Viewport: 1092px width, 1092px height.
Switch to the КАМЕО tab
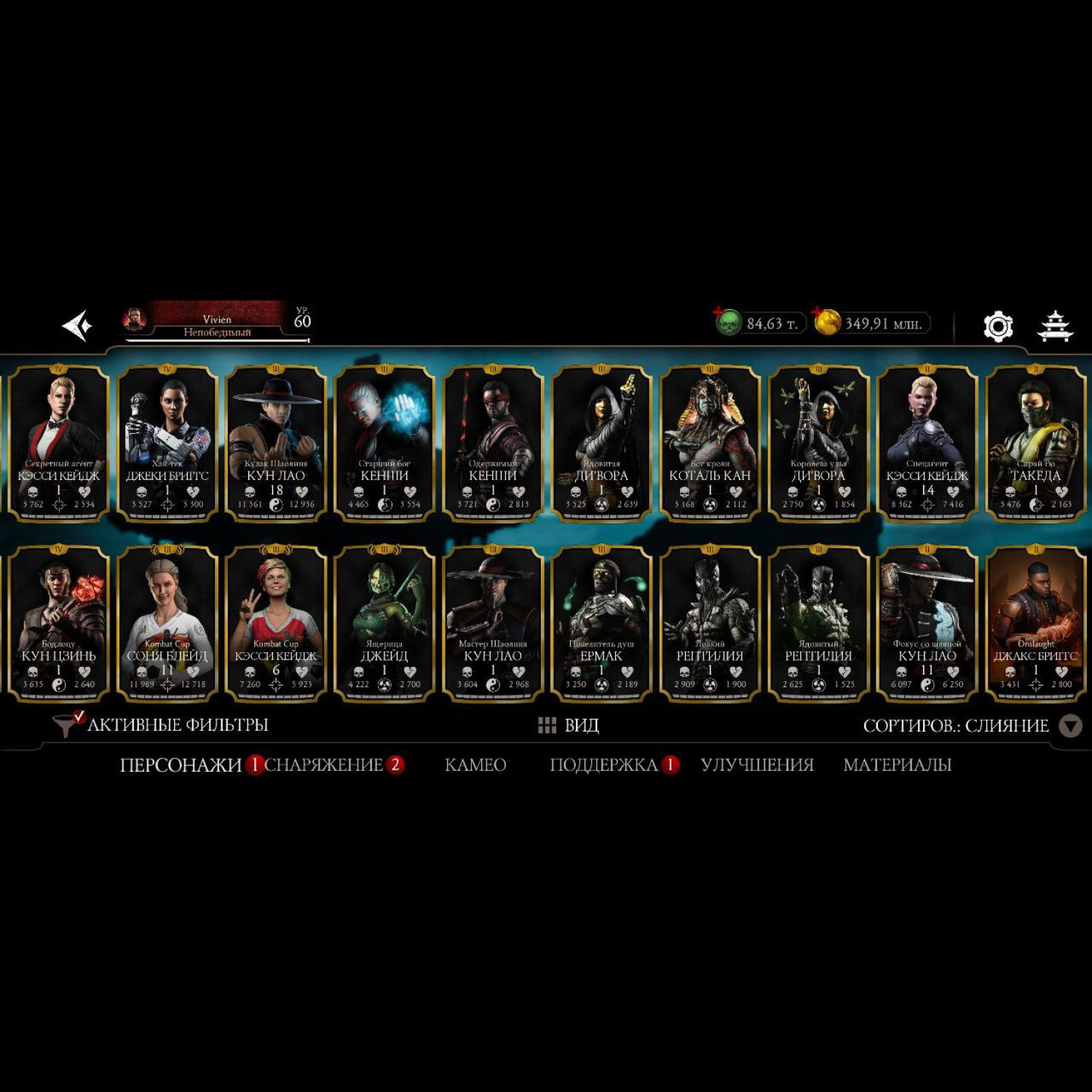[x=475, y=765]
